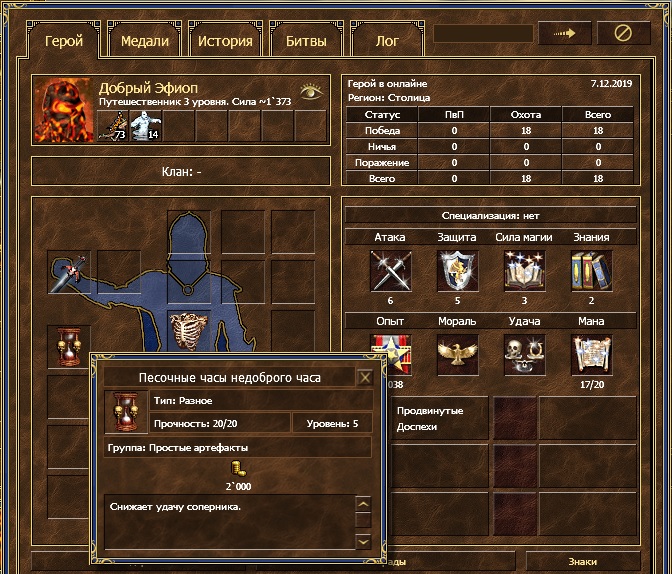672x574 pixels.
Task: Select the hourglass artifact equipment slot
Action: pyautogui.click(x=69, y=347)
